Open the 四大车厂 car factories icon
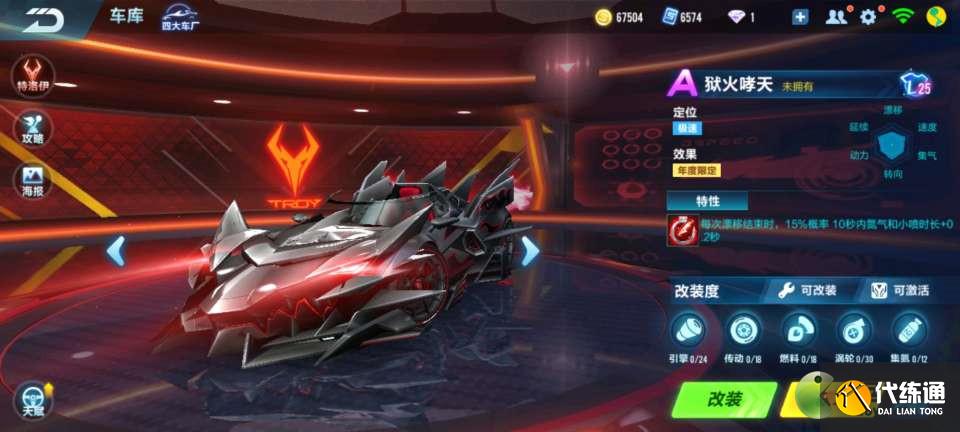This screenshot has height=432, width=960. point(181,17)
